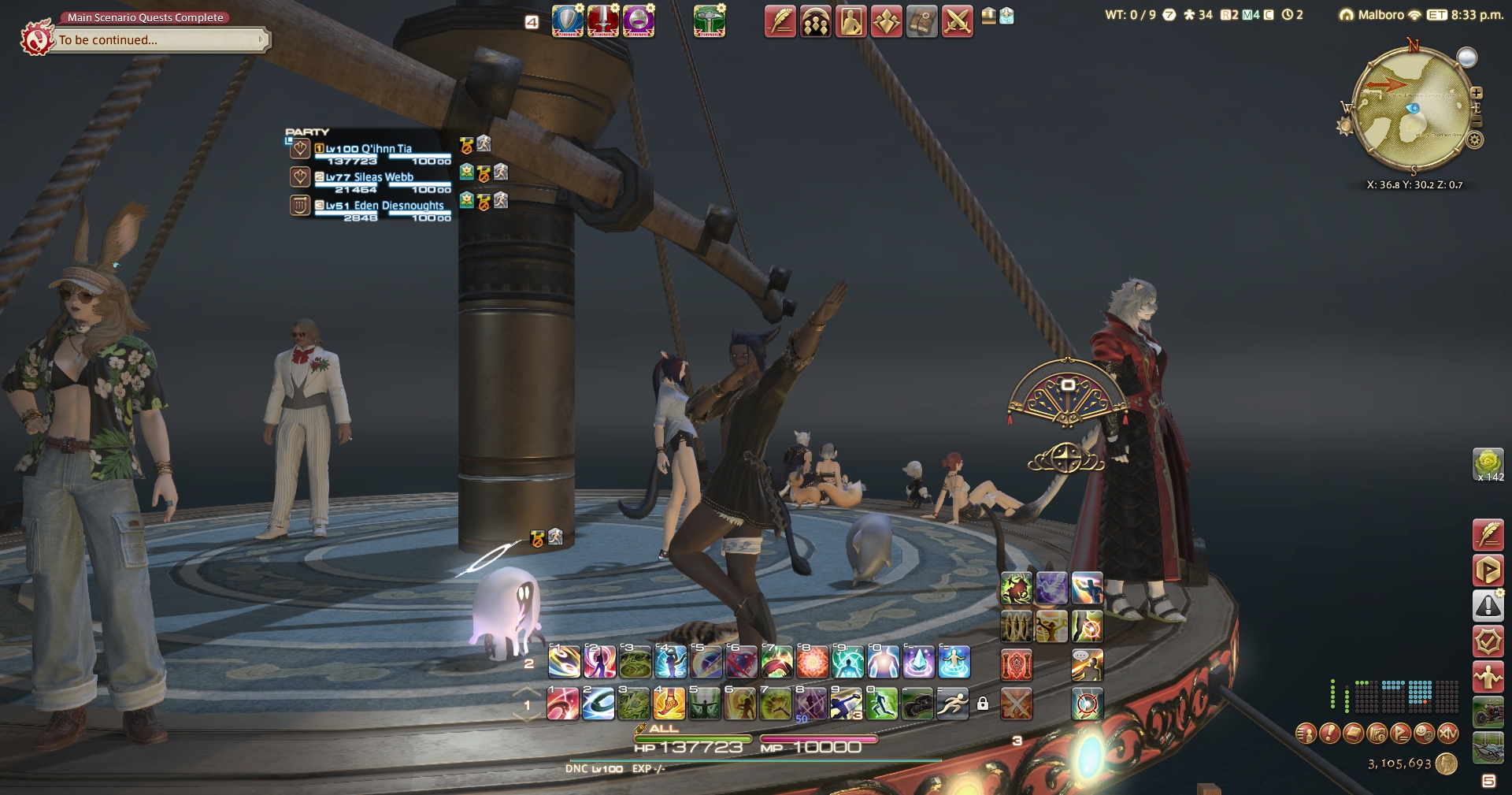
Task: Zoom out on the minimap
Action: (1477, 123)
